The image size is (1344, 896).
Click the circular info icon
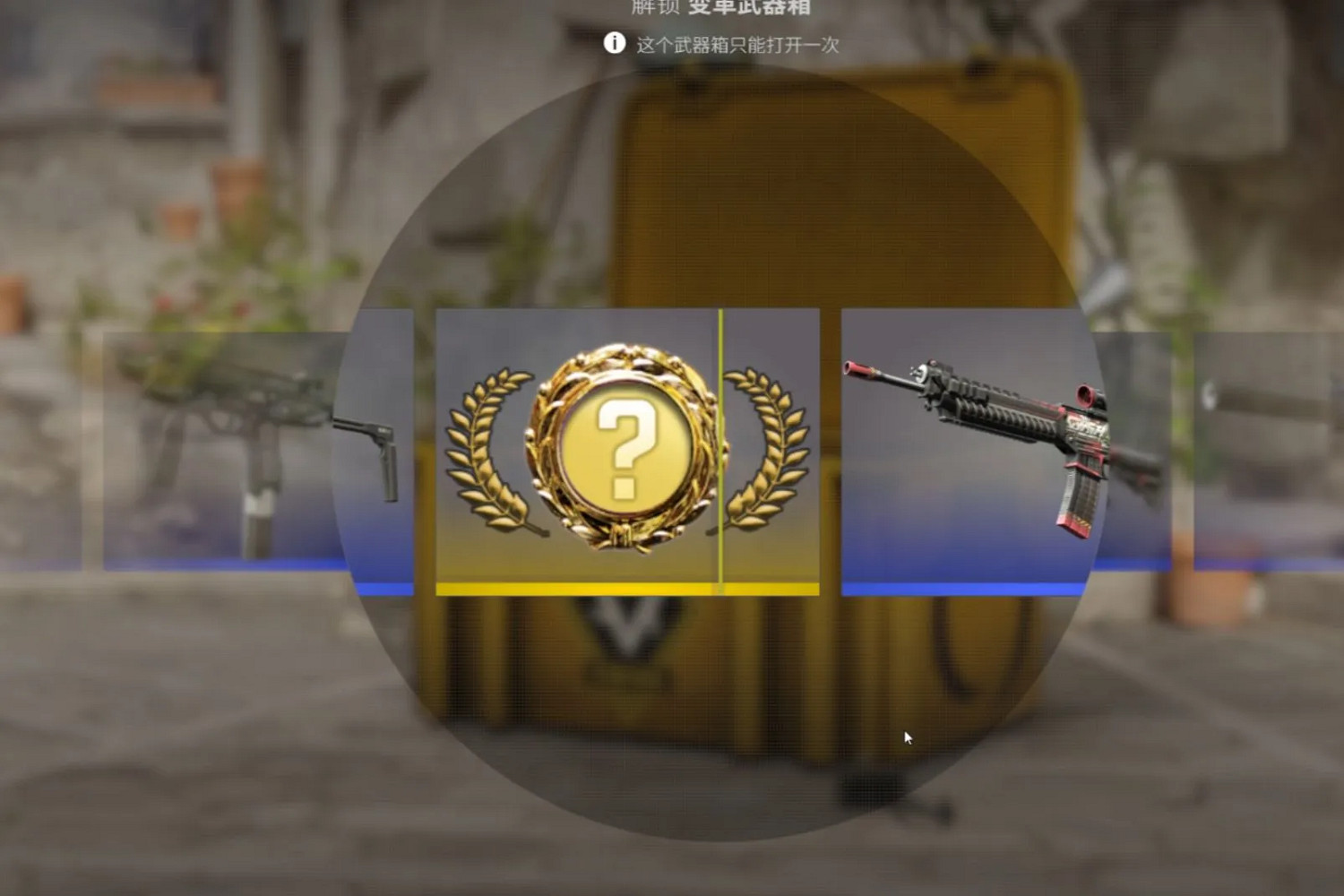615,42
